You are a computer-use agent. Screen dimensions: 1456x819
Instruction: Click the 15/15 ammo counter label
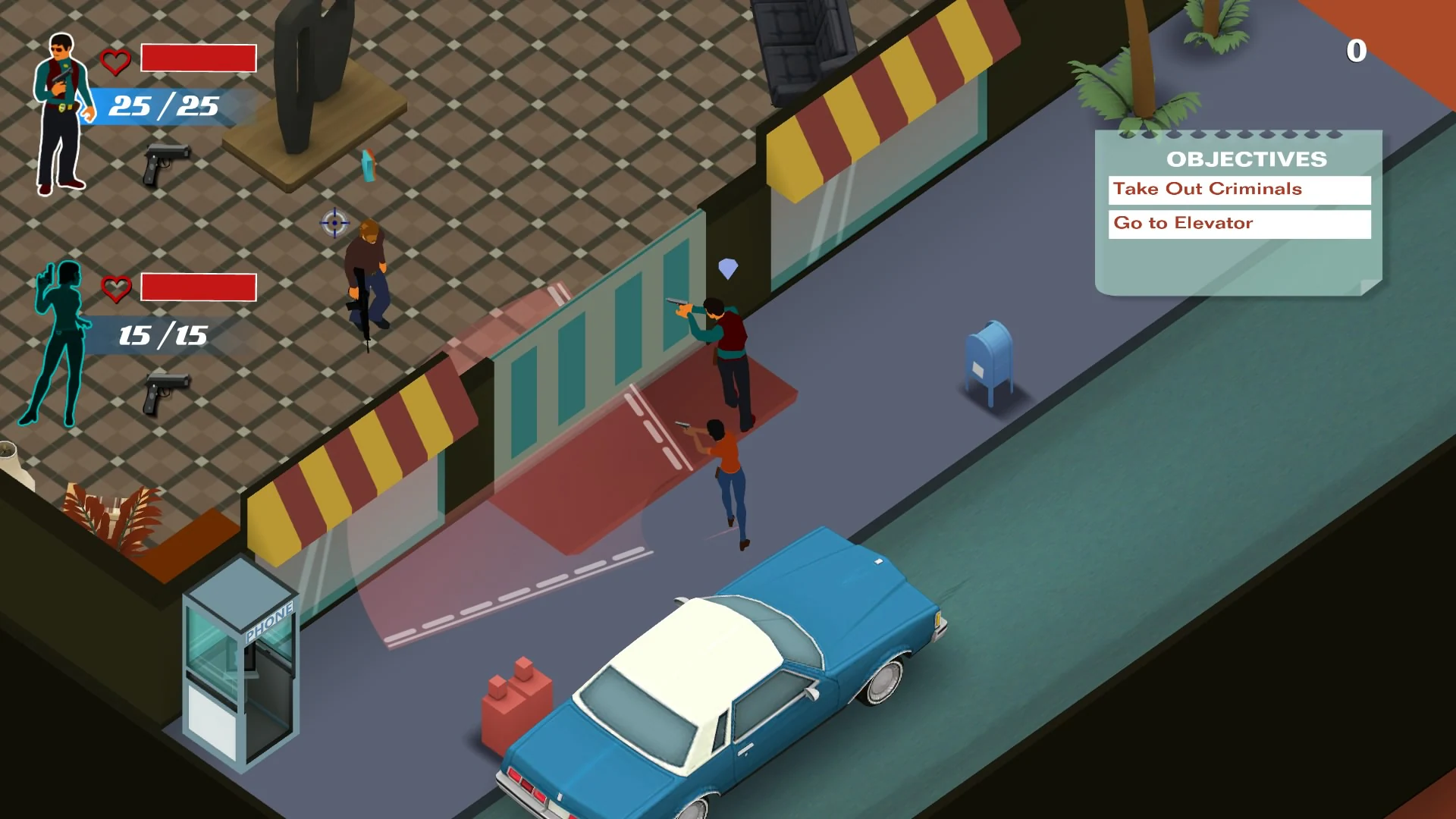(x=162, y=336)
